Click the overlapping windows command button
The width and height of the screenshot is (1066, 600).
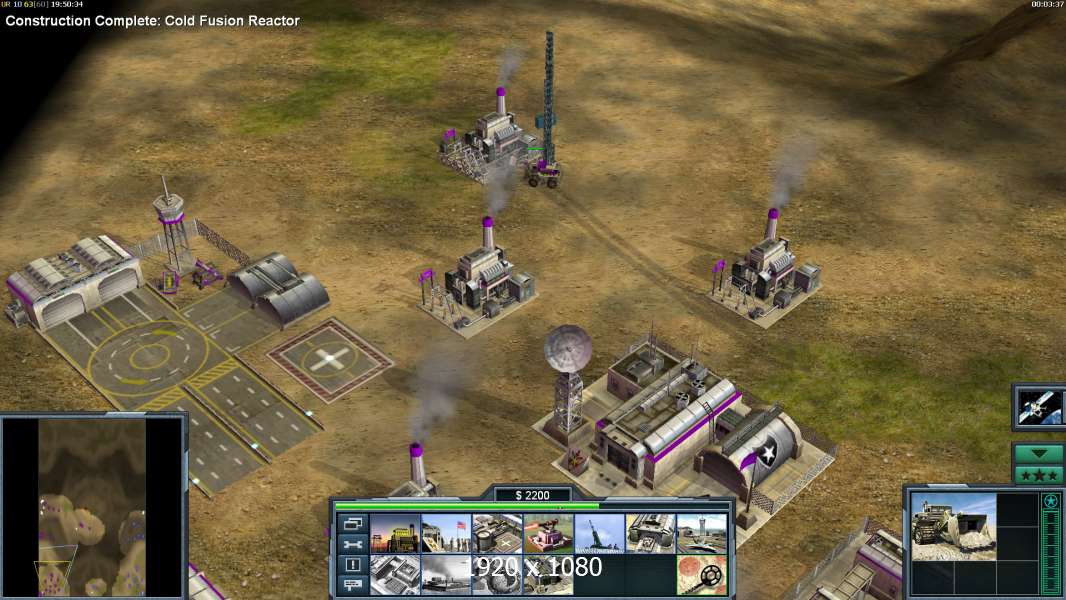[x=352, y=523]
